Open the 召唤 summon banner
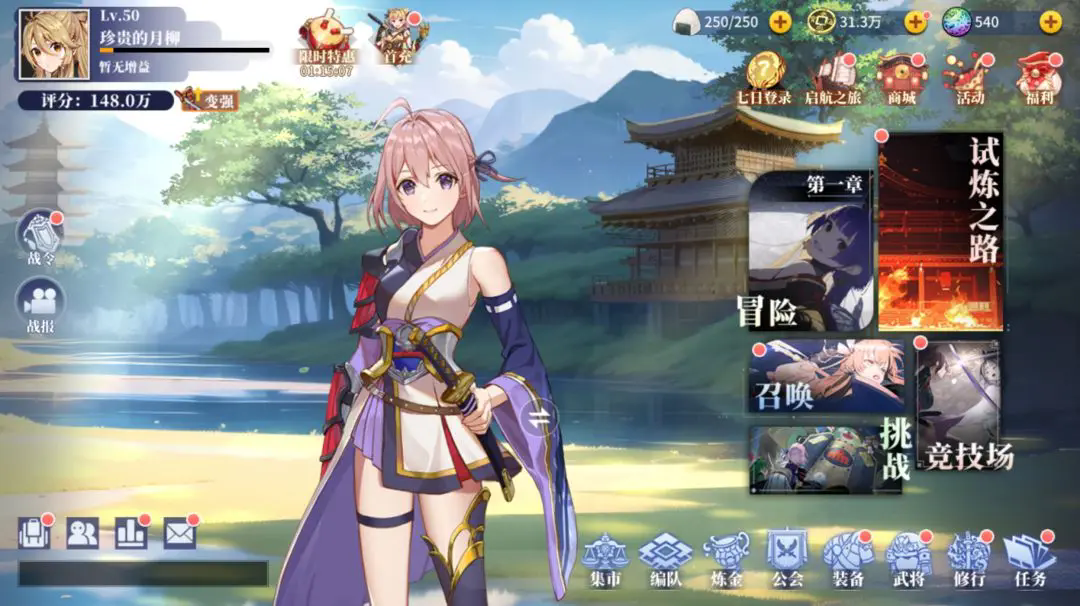This screenshot has width=1080, height=606. [826, 376]
